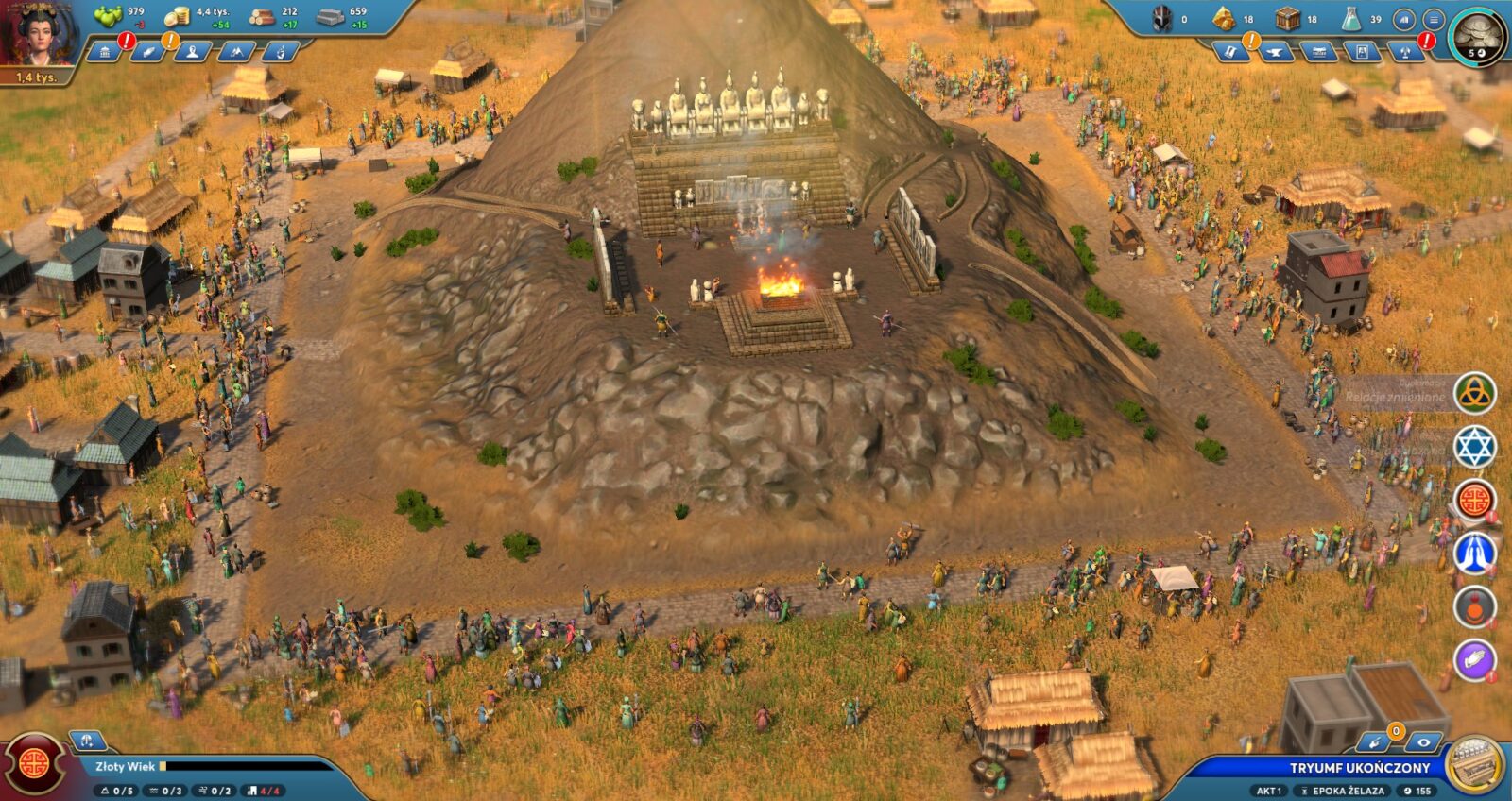Open the scroll panel in top-right toolbar
The image size is (1512, 801).
(1230, 52)
